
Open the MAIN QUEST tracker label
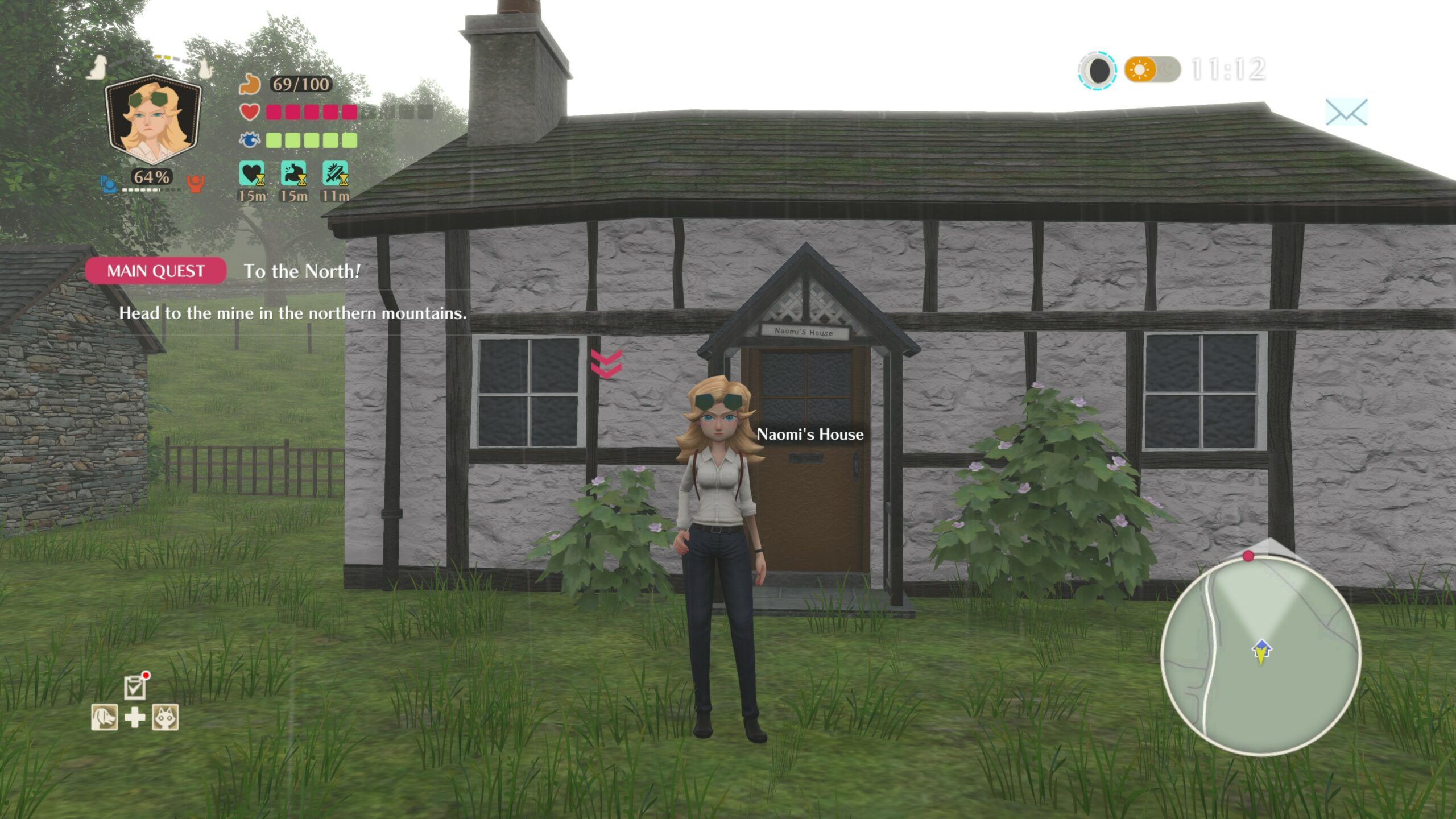coord(155,271)
